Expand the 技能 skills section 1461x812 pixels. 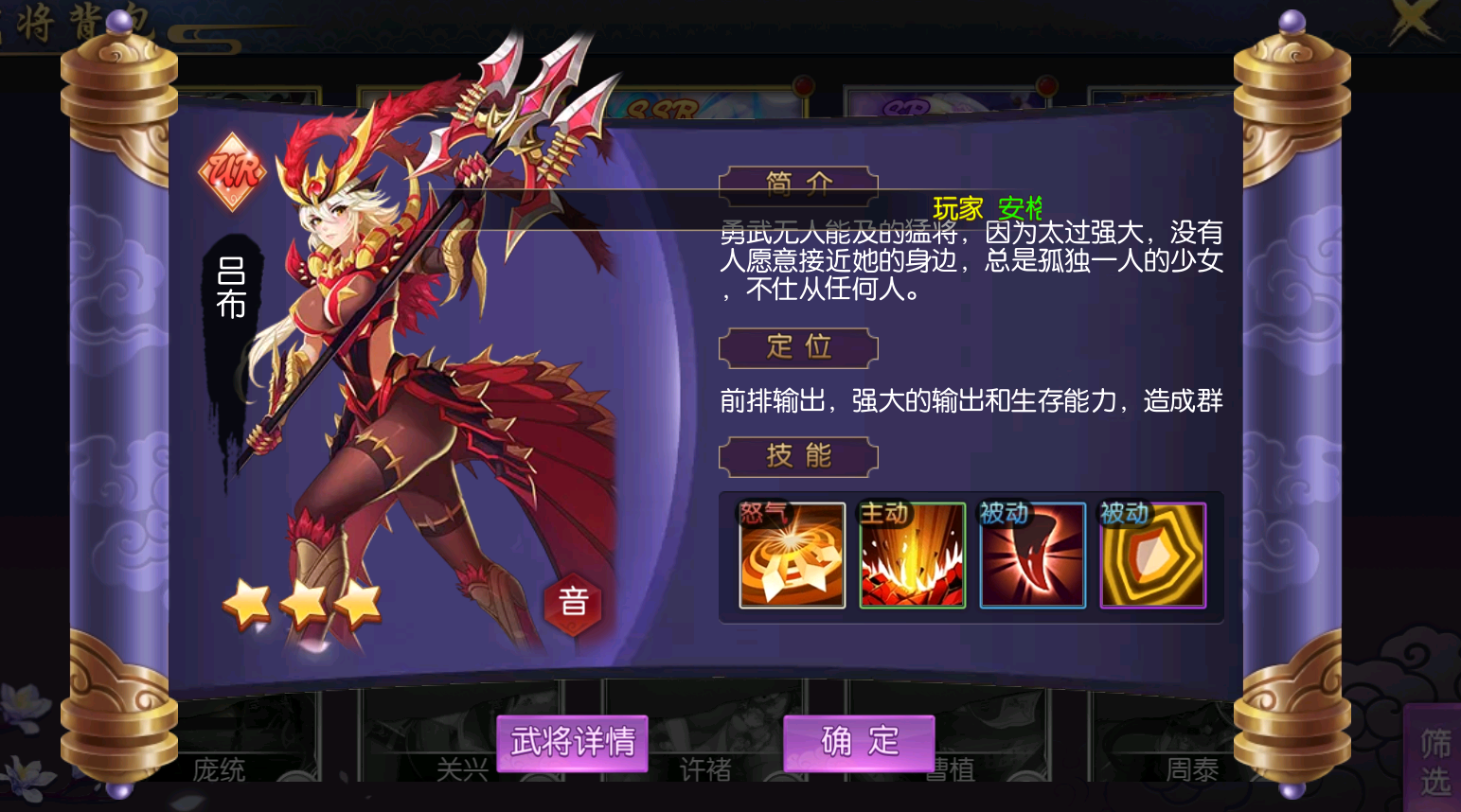tap(798, 456)
